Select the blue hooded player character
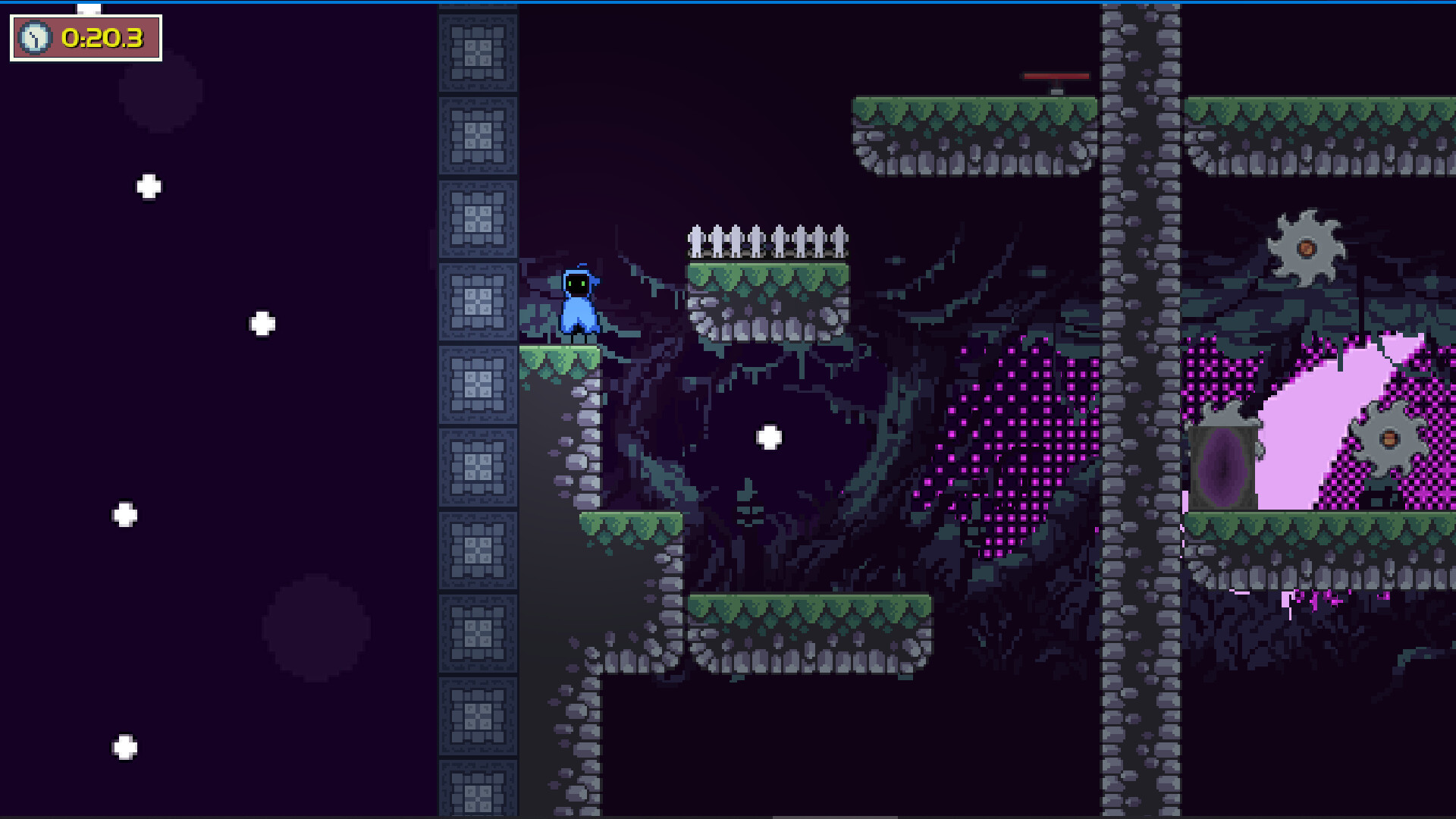Image resolution: width=1456 pixels, height=819 pixels. (579, 303)
